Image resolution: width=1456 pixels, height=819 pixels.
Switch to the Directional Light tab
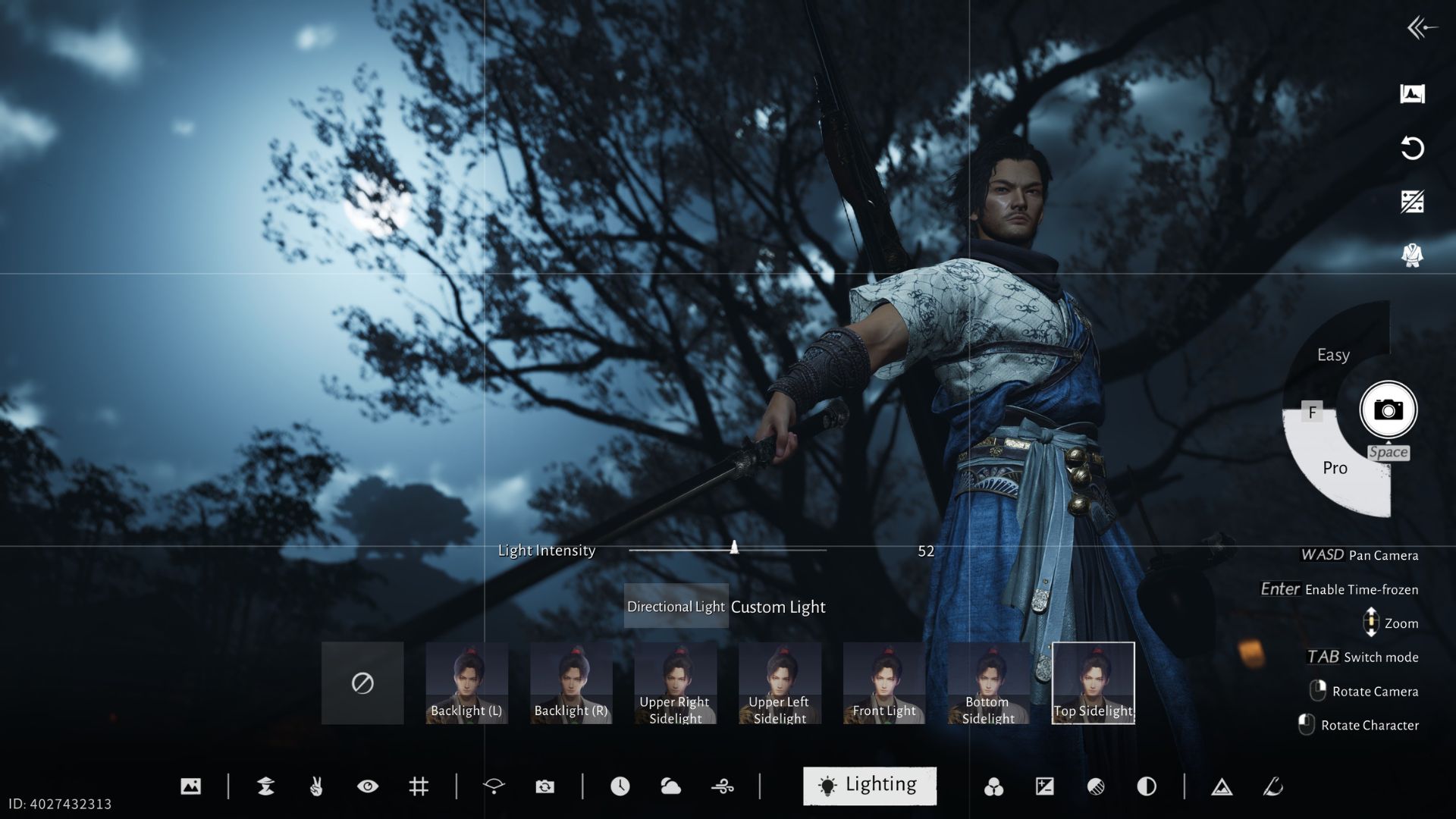click(675, 607)
